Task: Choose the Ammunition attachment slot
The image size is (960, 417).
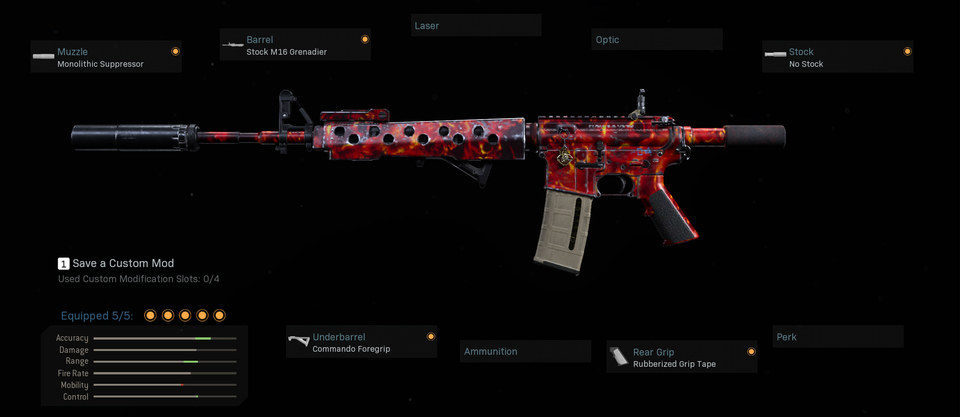Action: coord(526,352)
